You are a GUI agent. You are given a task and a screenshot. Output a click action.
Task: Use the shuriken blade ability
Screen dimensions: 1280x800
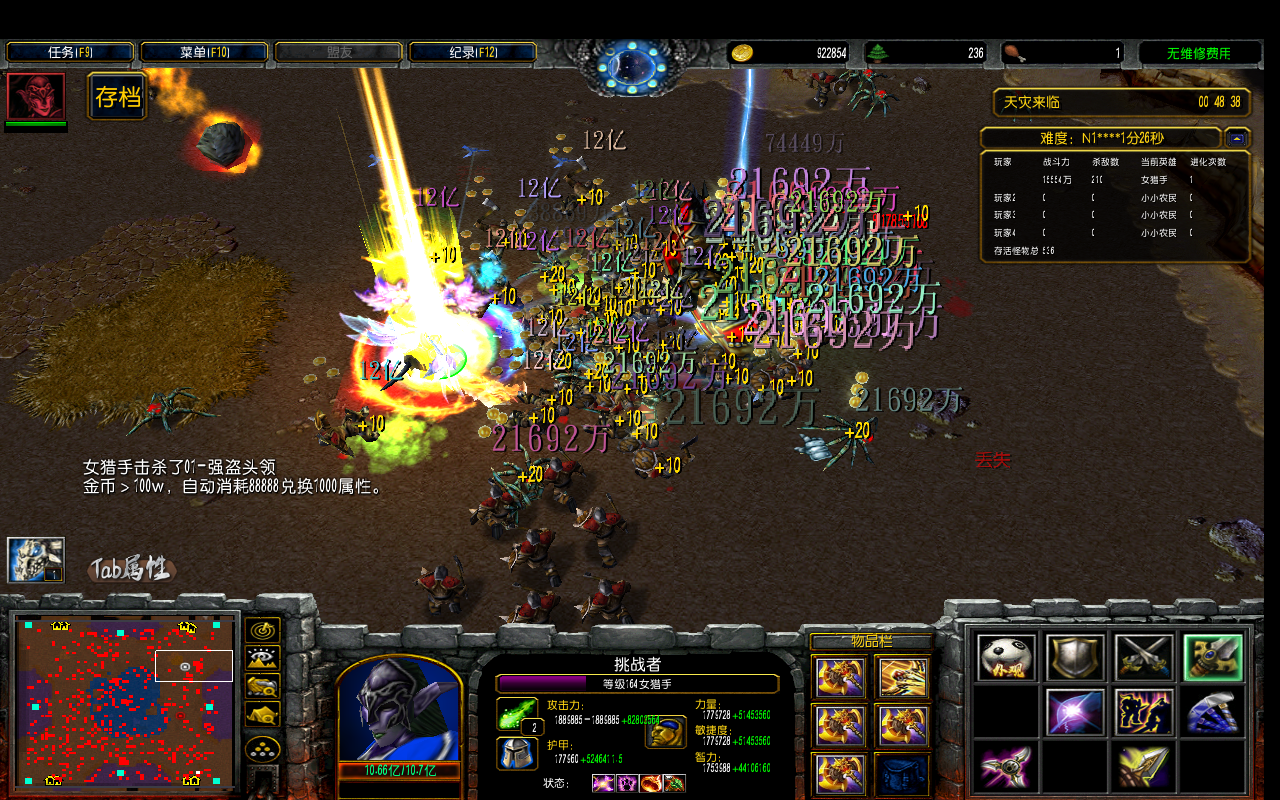point(1006,766)
